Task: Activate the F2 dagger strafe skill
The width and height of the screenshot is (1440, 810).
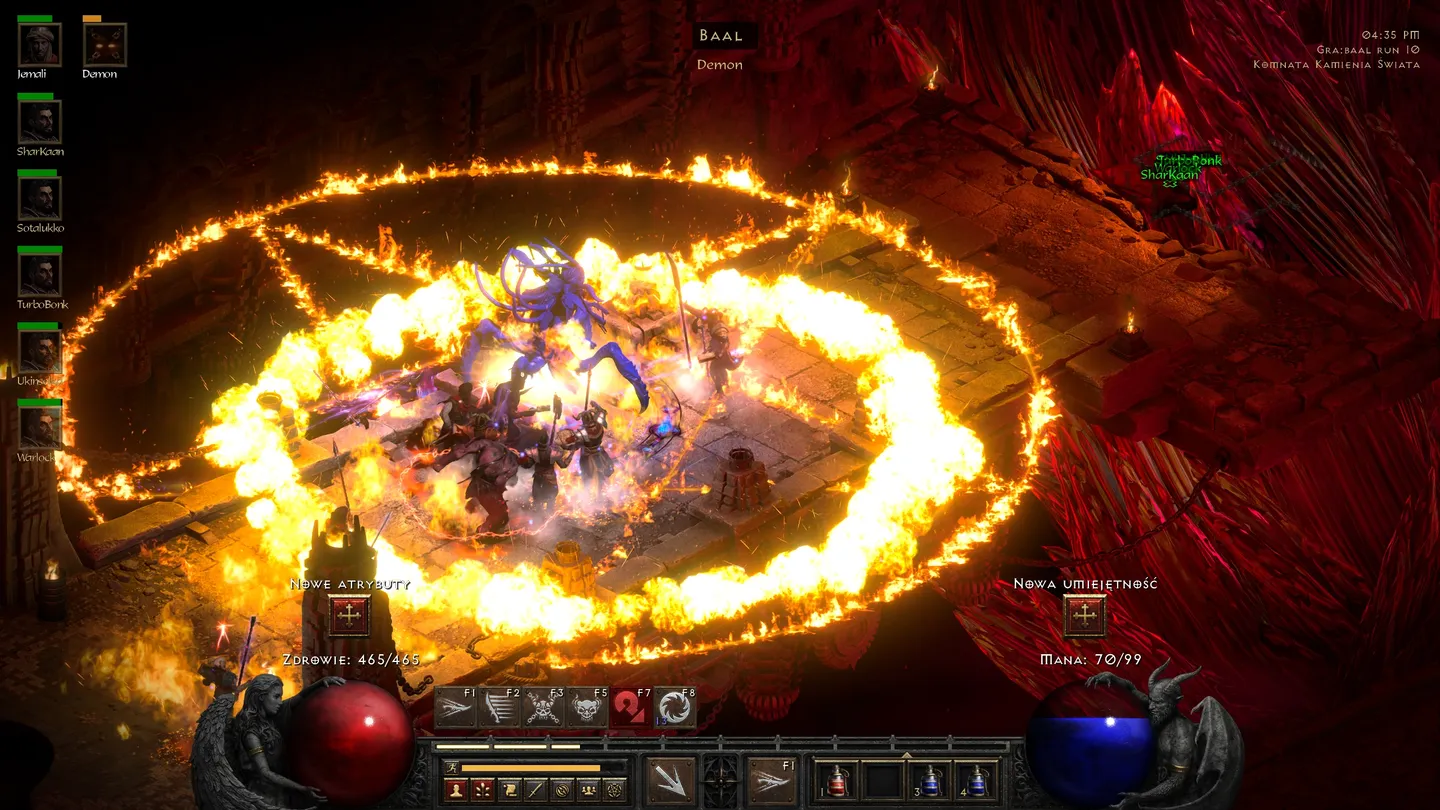Action: (499, 709)
